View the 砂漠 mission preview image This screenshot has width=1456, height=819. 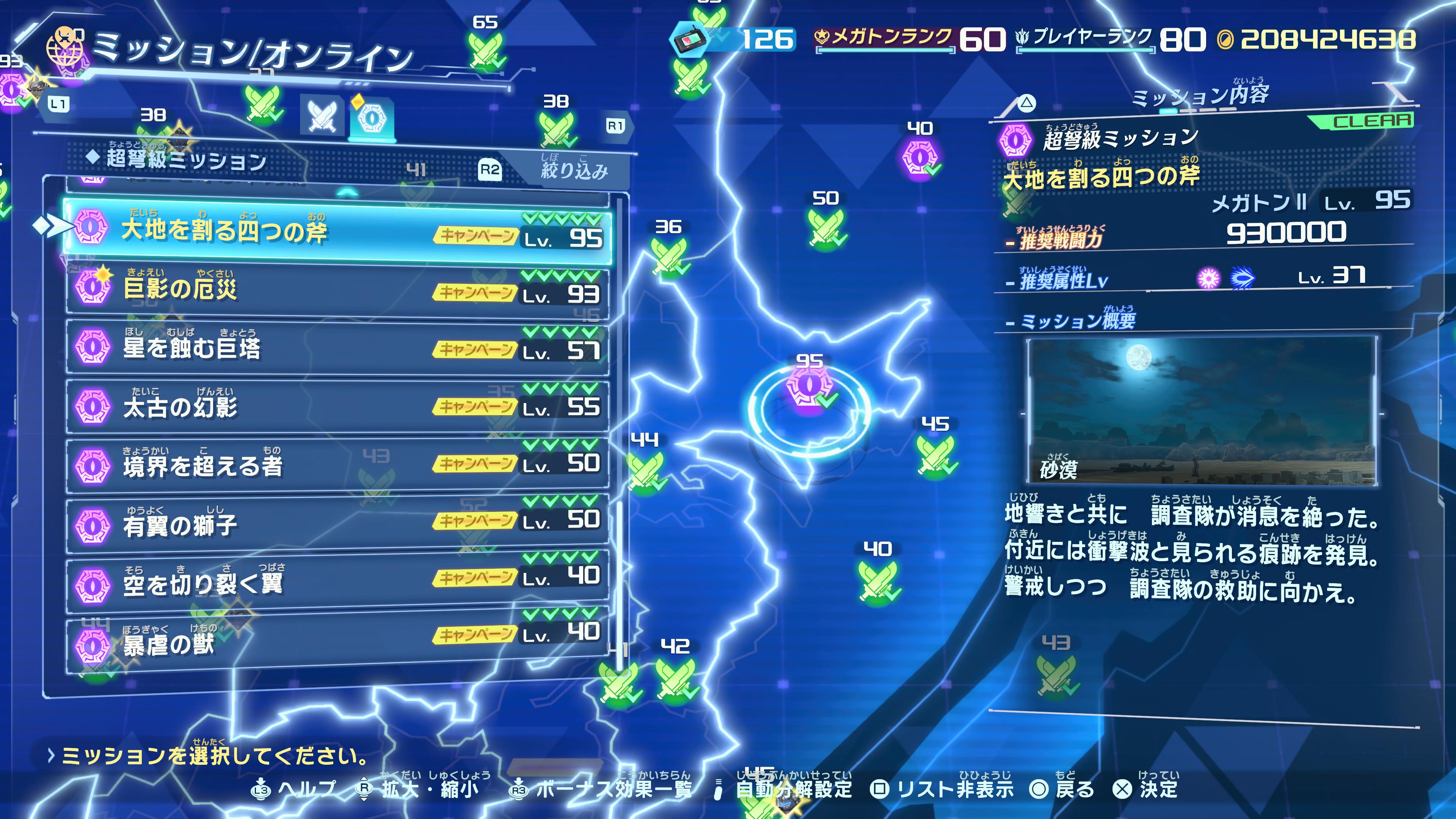[1202, 411]
